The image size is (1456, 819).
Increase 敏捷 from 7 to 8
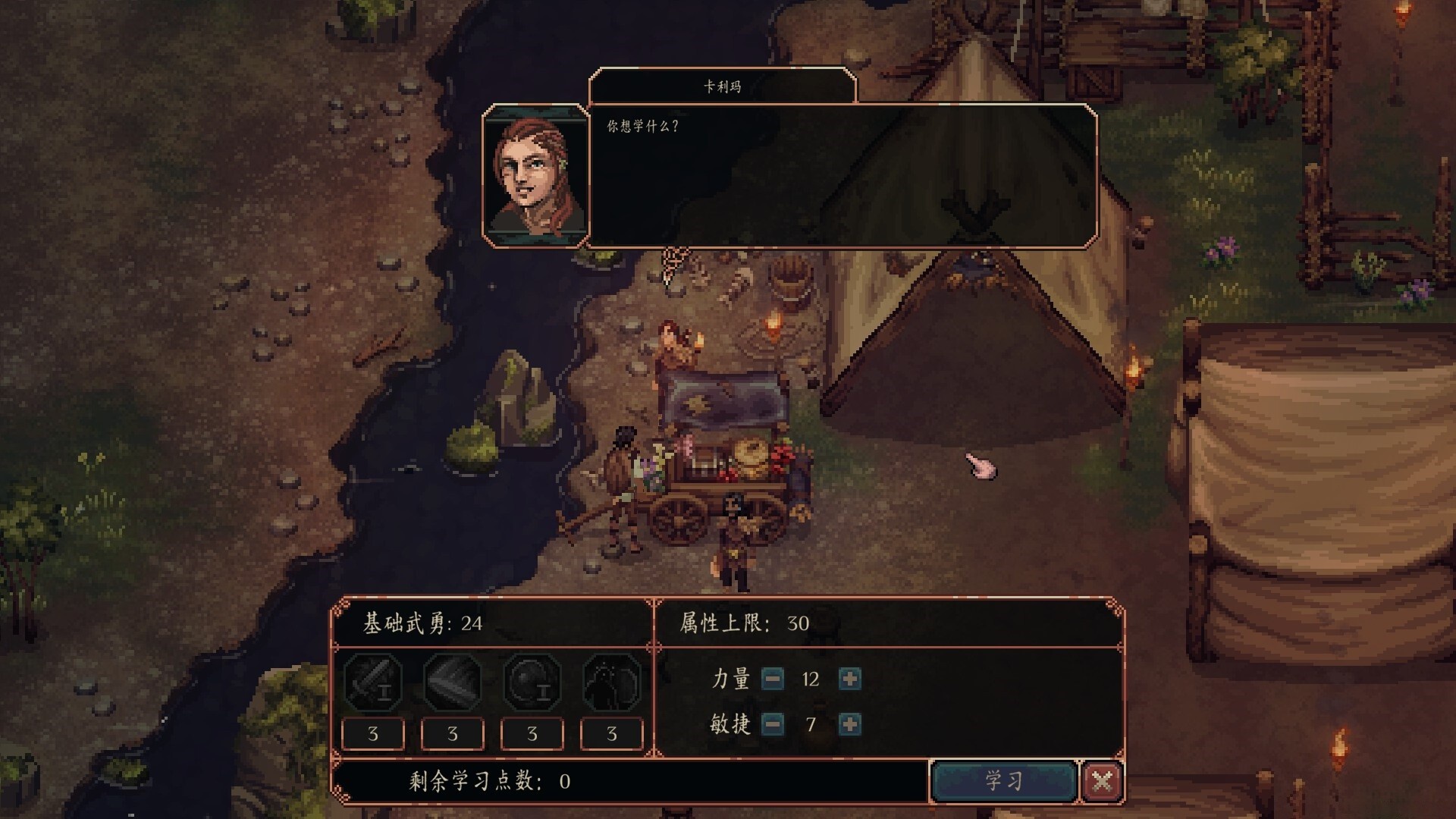tap(849, 724)
